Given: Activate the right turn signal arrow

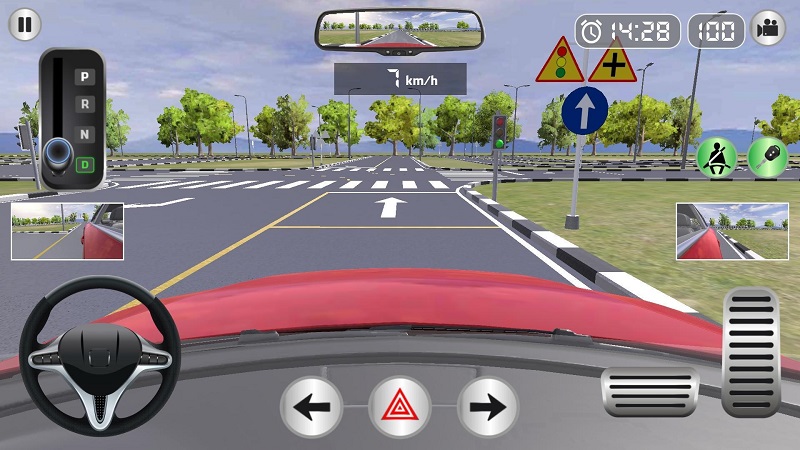Looking at the screenshot, I should click(488, 407).
